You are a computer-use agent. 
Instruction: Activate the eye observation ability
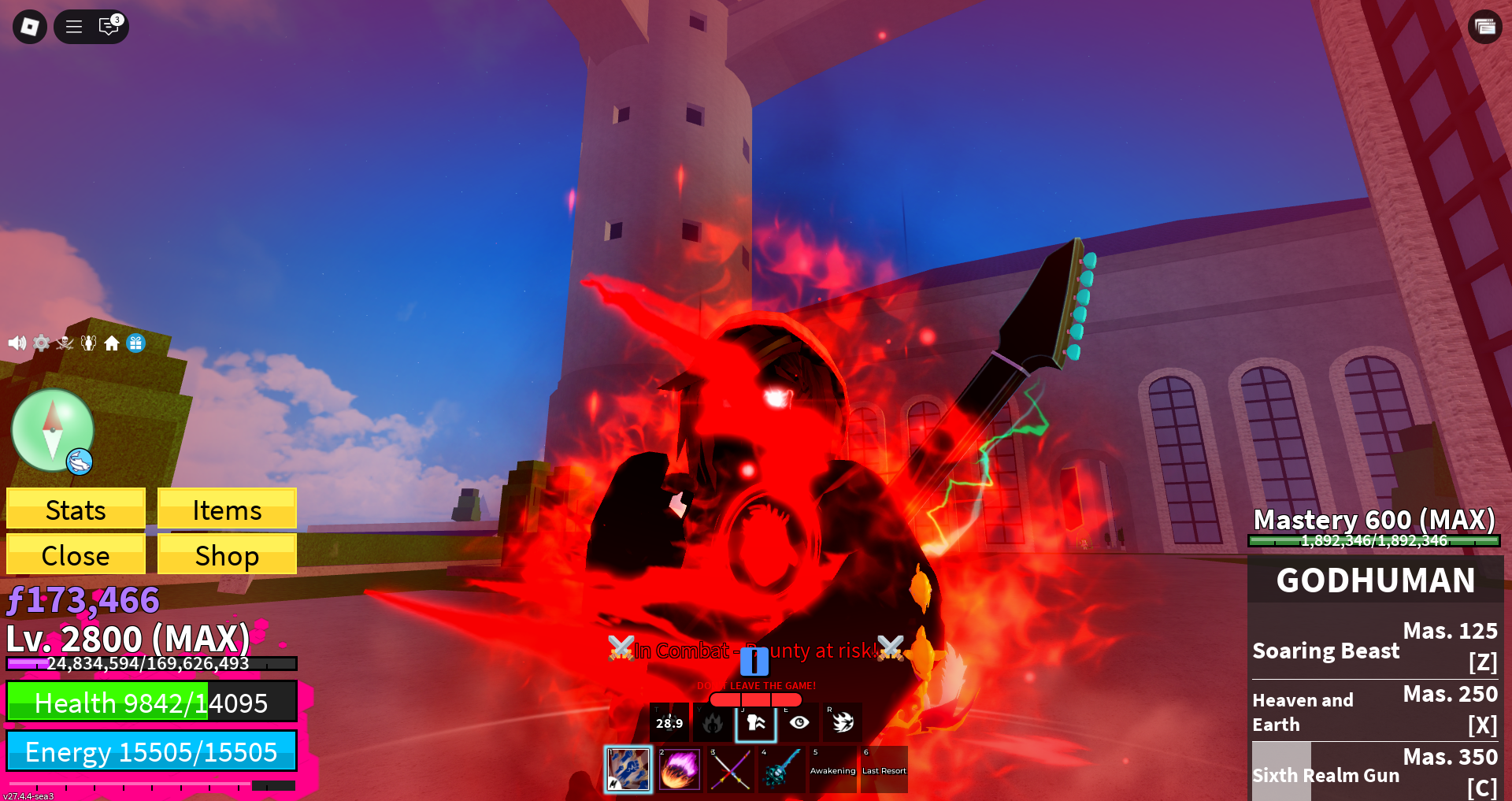(x=799, y=722)
